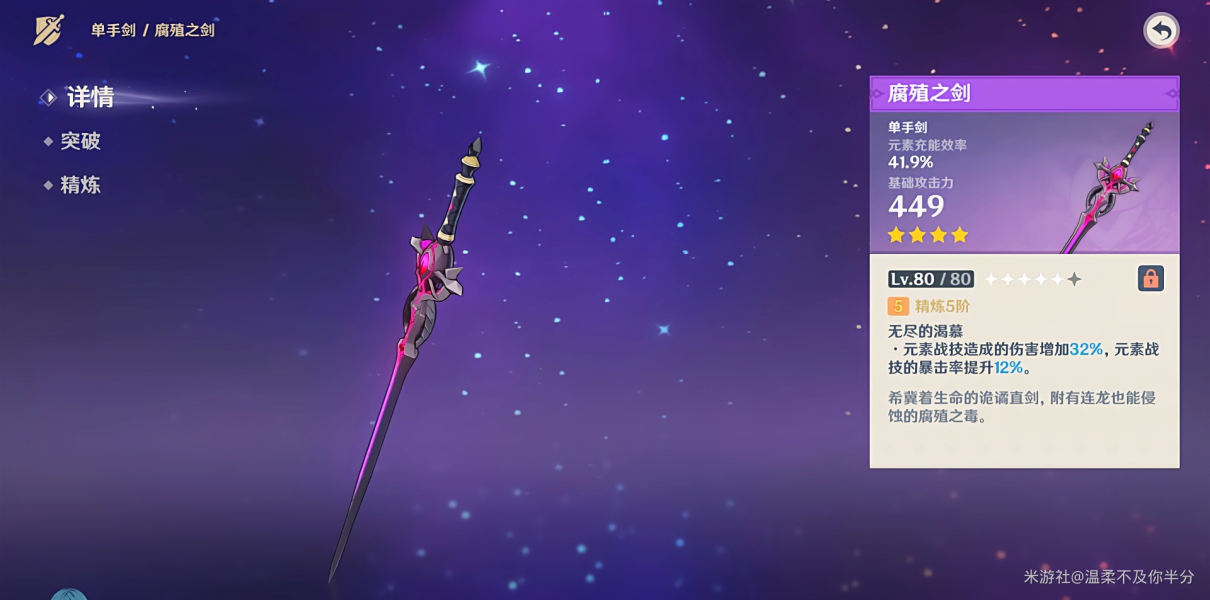Click the sword icon beside 单手剑 title
The image size is (1210, 600).
pos(49,30)
